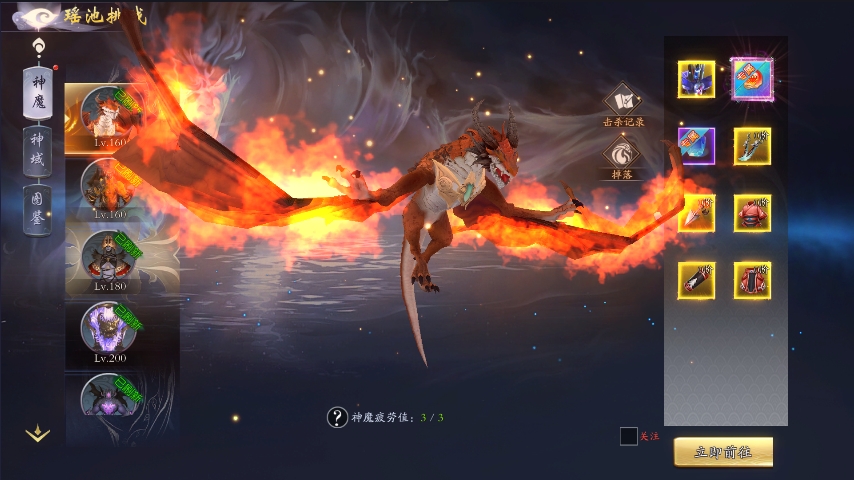Open 击杀记录 kill records
854x480 pixels.
(x=623, y=105)
